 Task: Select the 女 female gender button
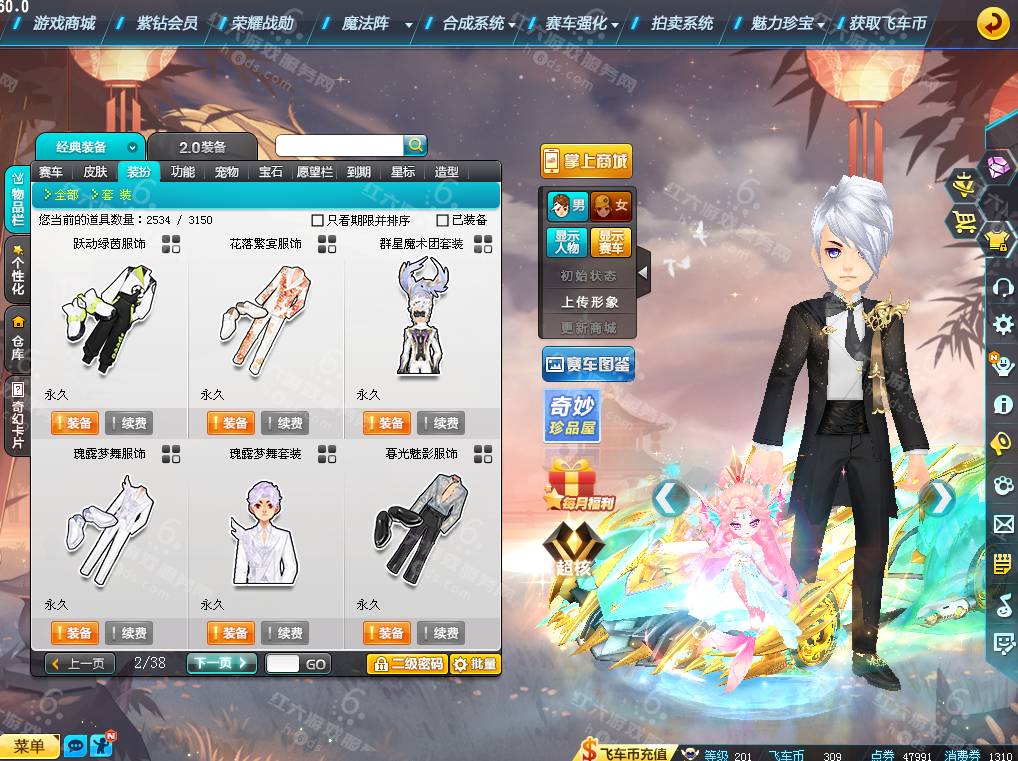tap(611, 207)
